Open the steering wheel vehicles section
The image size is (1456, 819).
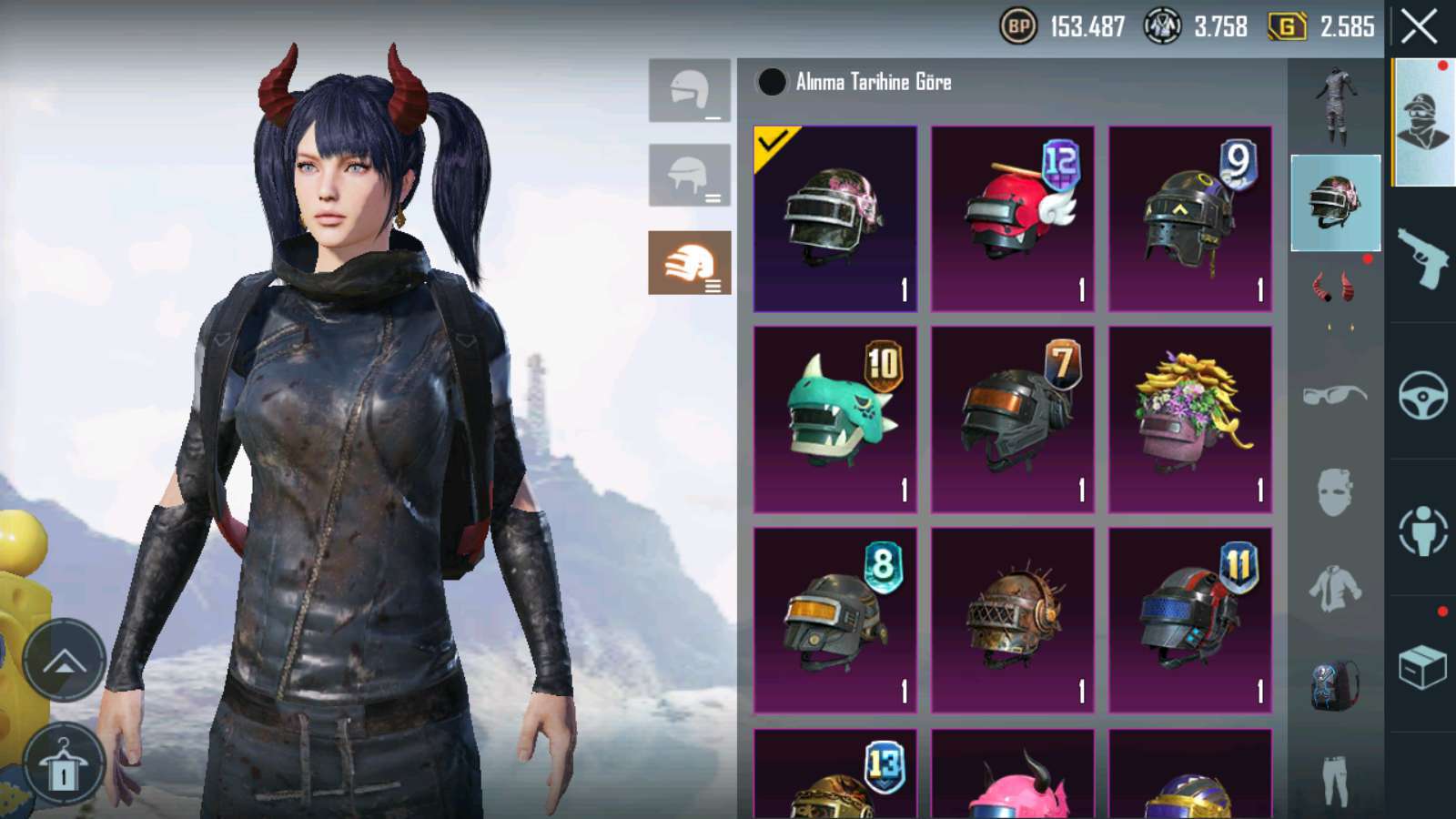tap(1422, 394)
